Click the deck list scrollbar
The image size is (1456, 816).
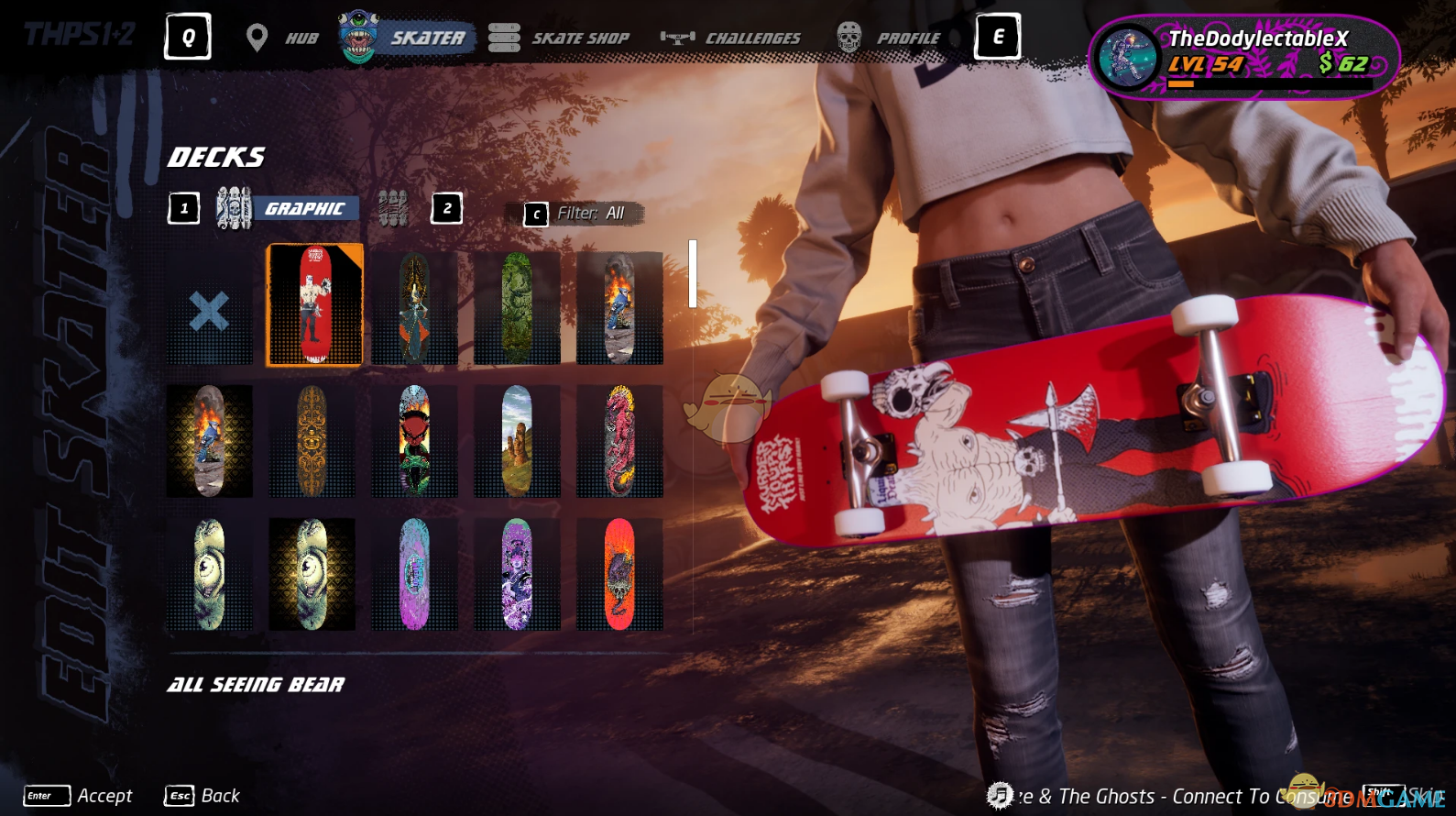point(693,274)
